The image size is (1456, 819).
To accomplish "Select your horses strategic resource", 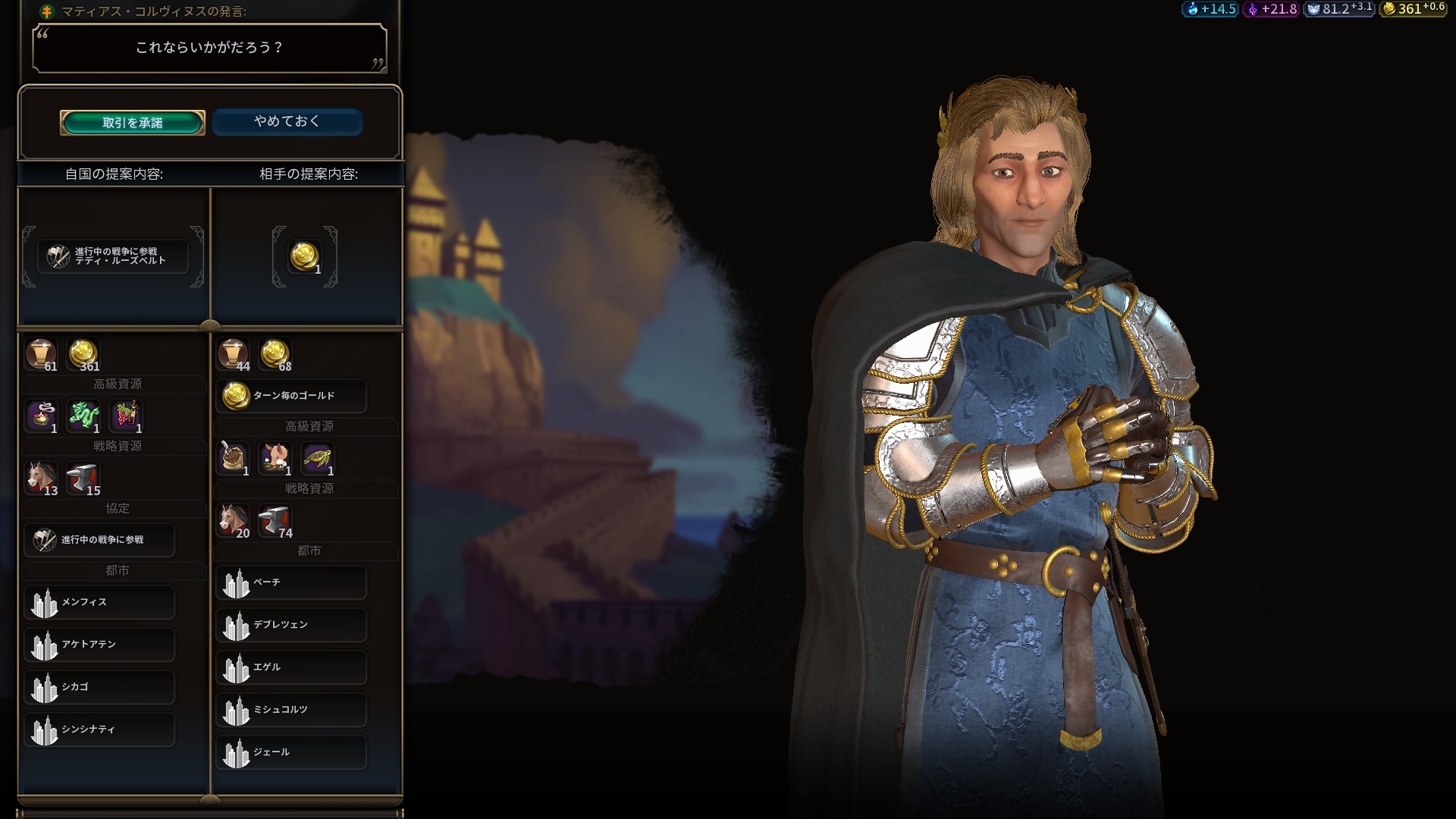I will [x=42, y=478].
